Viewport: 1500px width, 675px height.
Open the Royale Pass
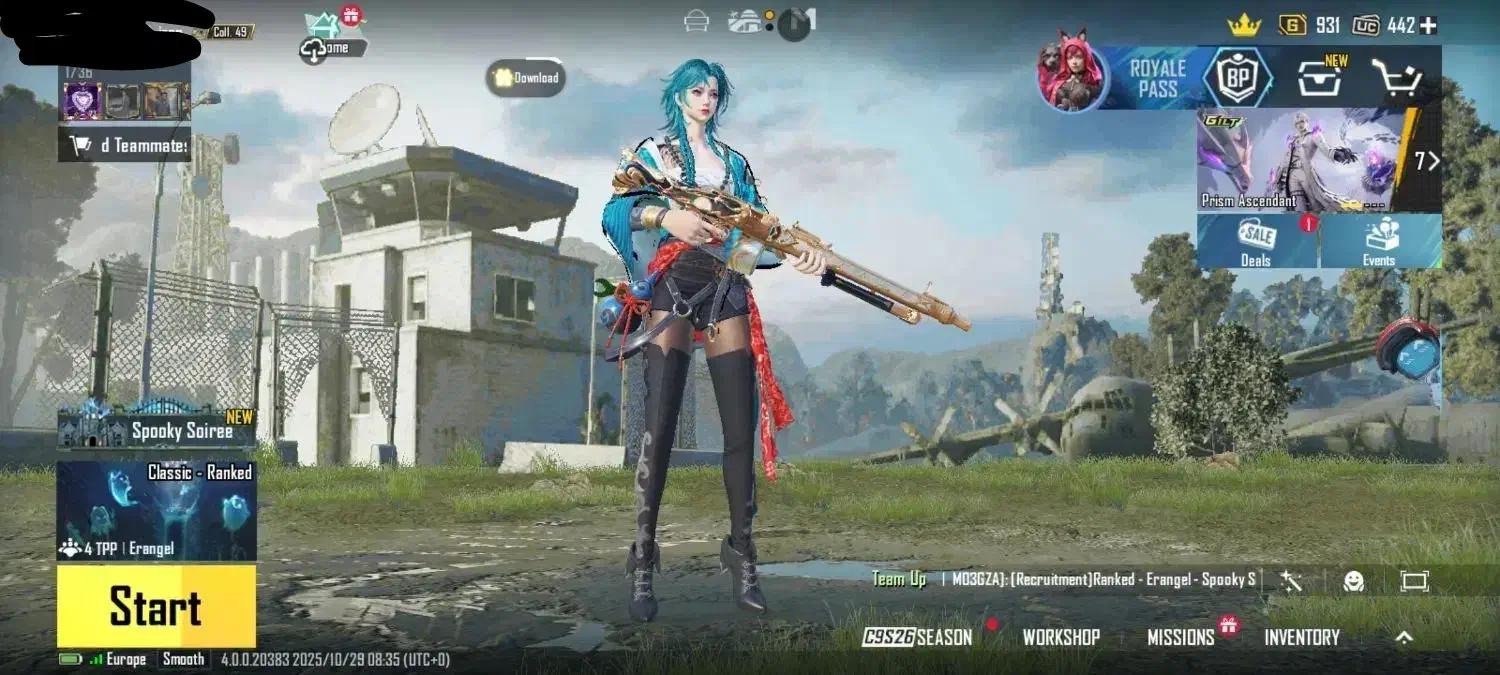(1157, 78)
